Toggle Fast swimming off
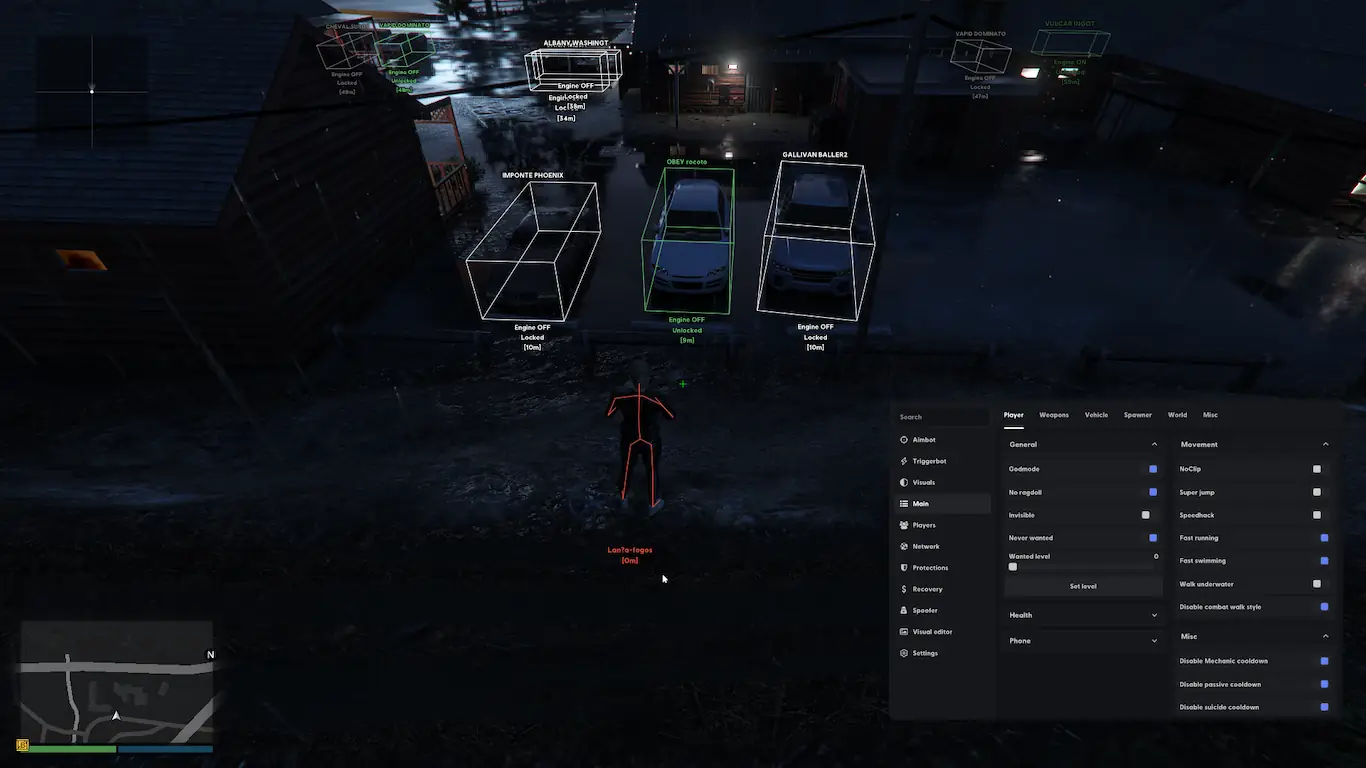This screenshot has height=768, width=1366. click(x=1324, y=561)
